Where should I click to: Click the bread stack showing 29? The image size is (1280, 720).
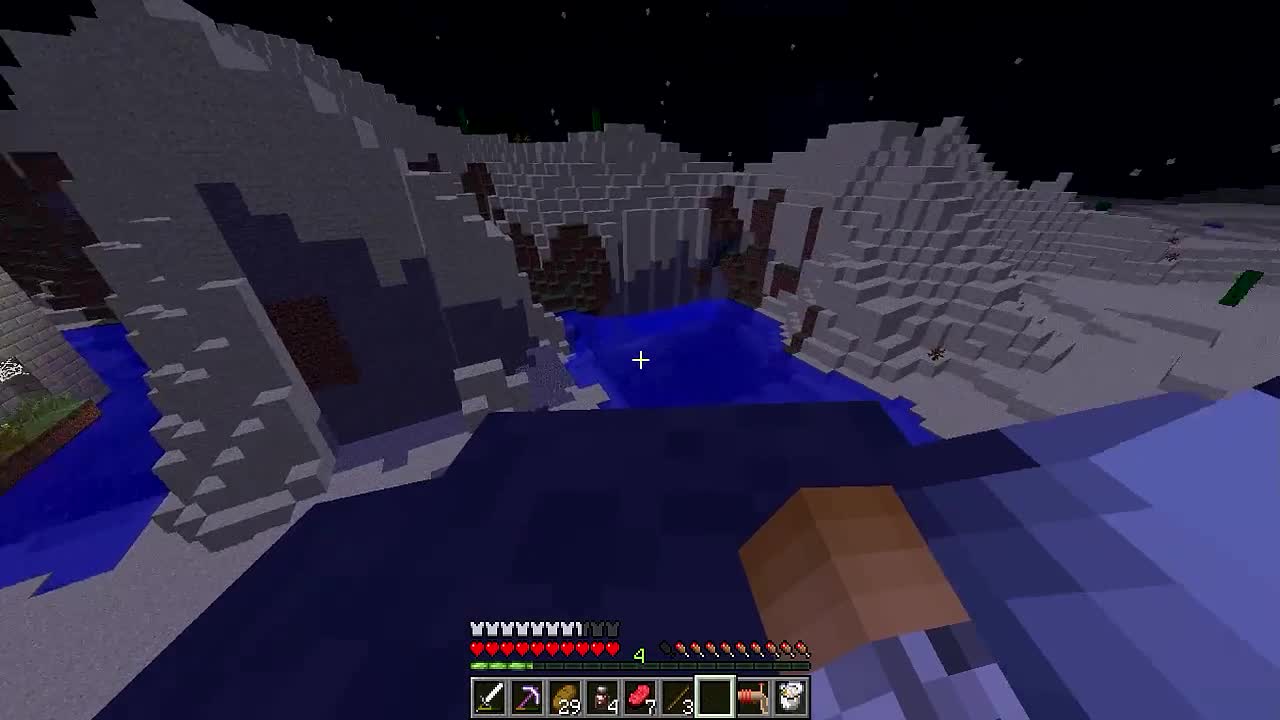[565, 697]
